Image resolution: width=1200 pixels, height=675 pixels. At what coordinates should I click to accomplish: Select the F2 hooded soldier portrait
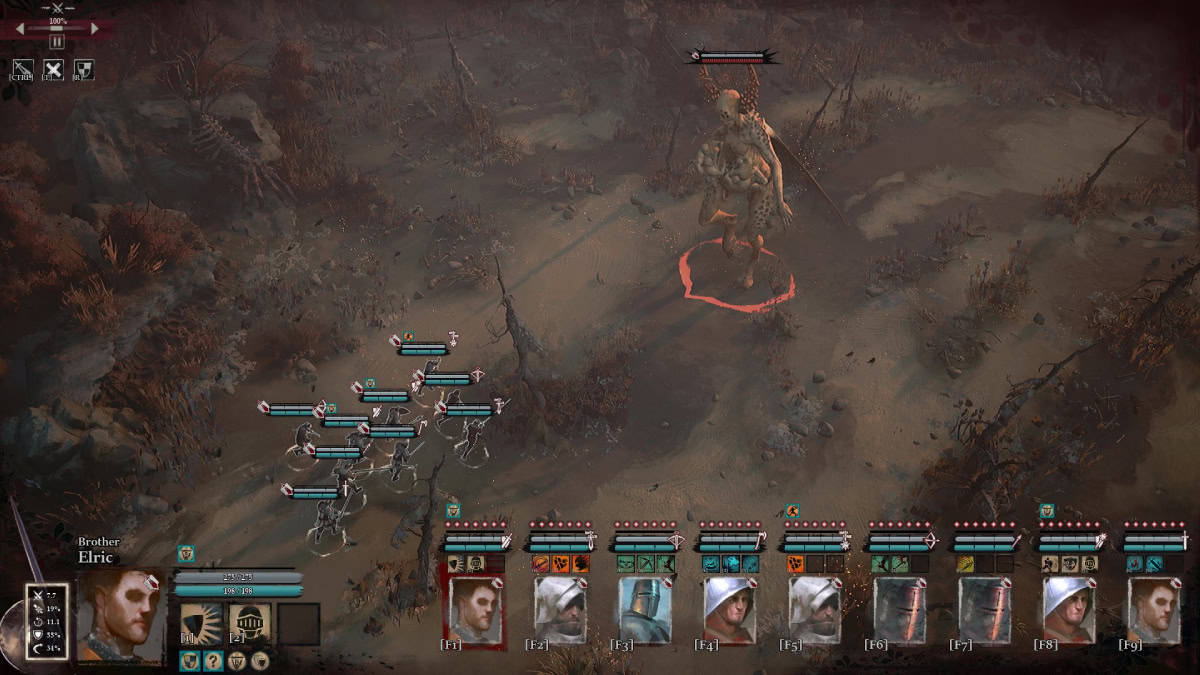(x=560, y=607)
